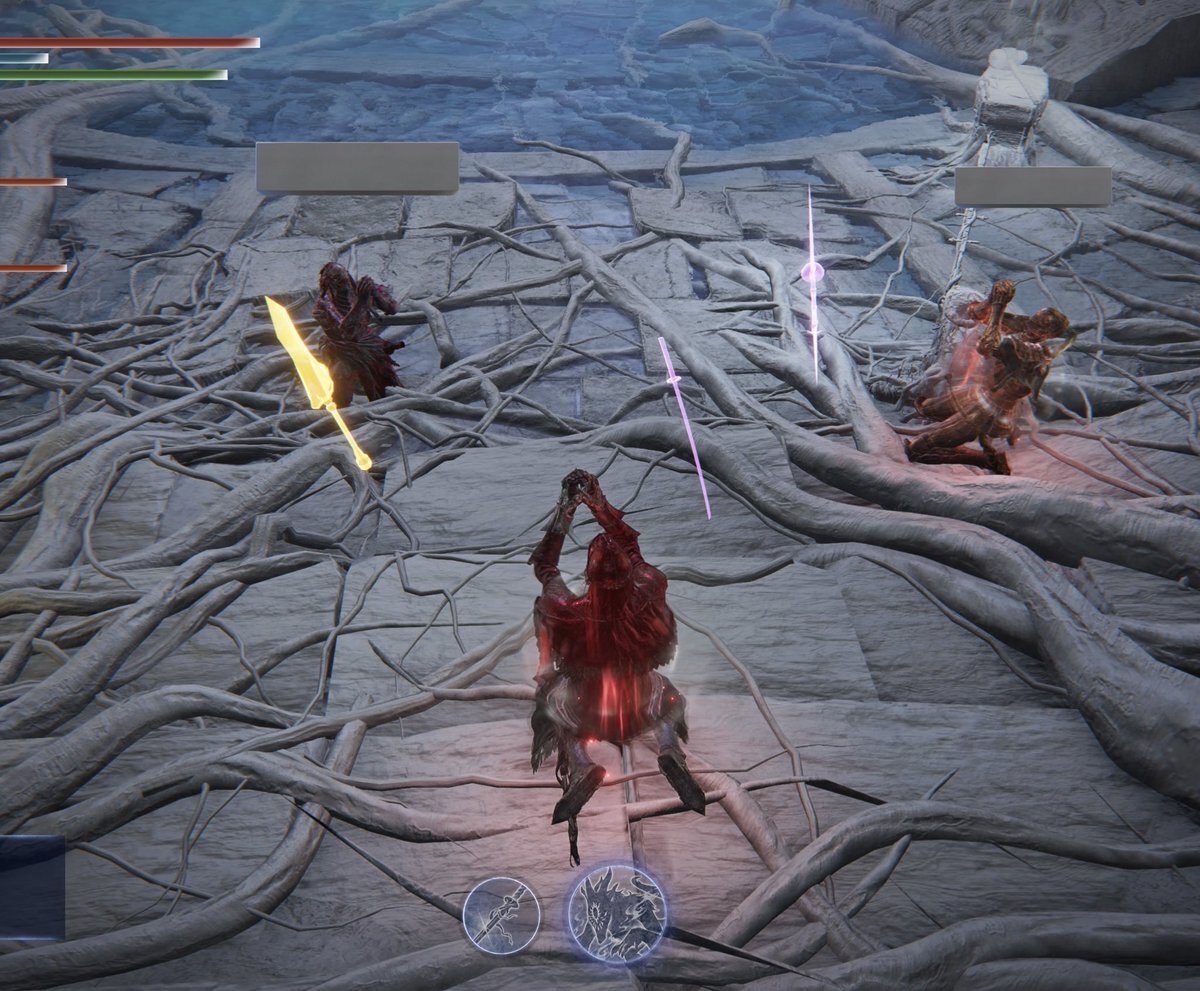Trigger the beast head ultimate ability

(616, 914)
